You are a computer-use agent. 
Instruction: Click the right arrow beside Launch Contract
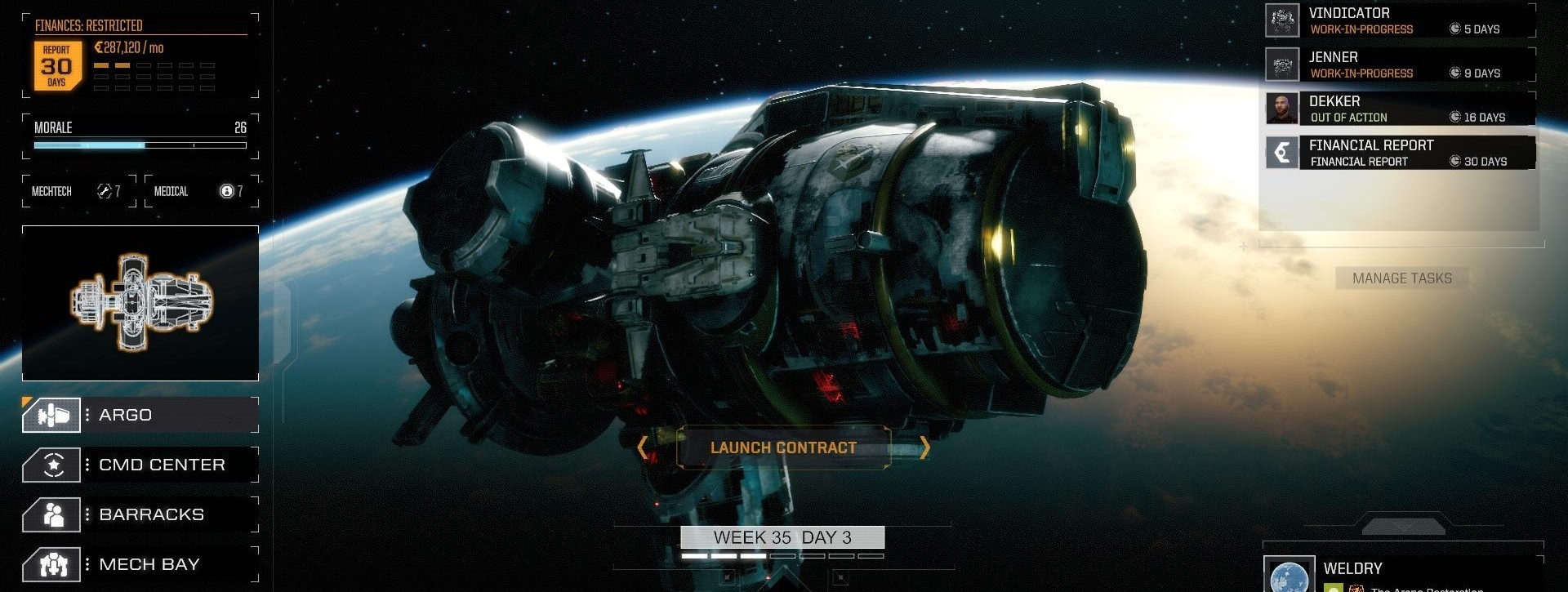click(x=924, y=447)
